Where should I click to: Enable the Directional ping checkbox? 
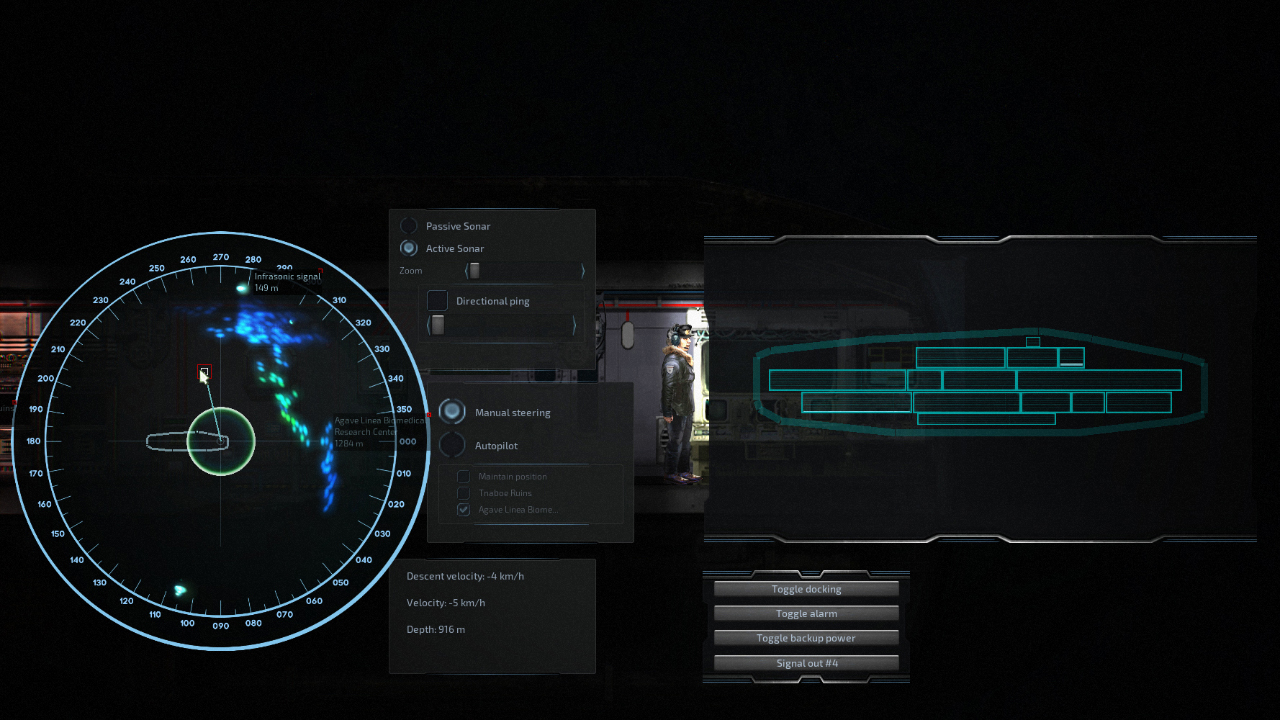[437, 300]
